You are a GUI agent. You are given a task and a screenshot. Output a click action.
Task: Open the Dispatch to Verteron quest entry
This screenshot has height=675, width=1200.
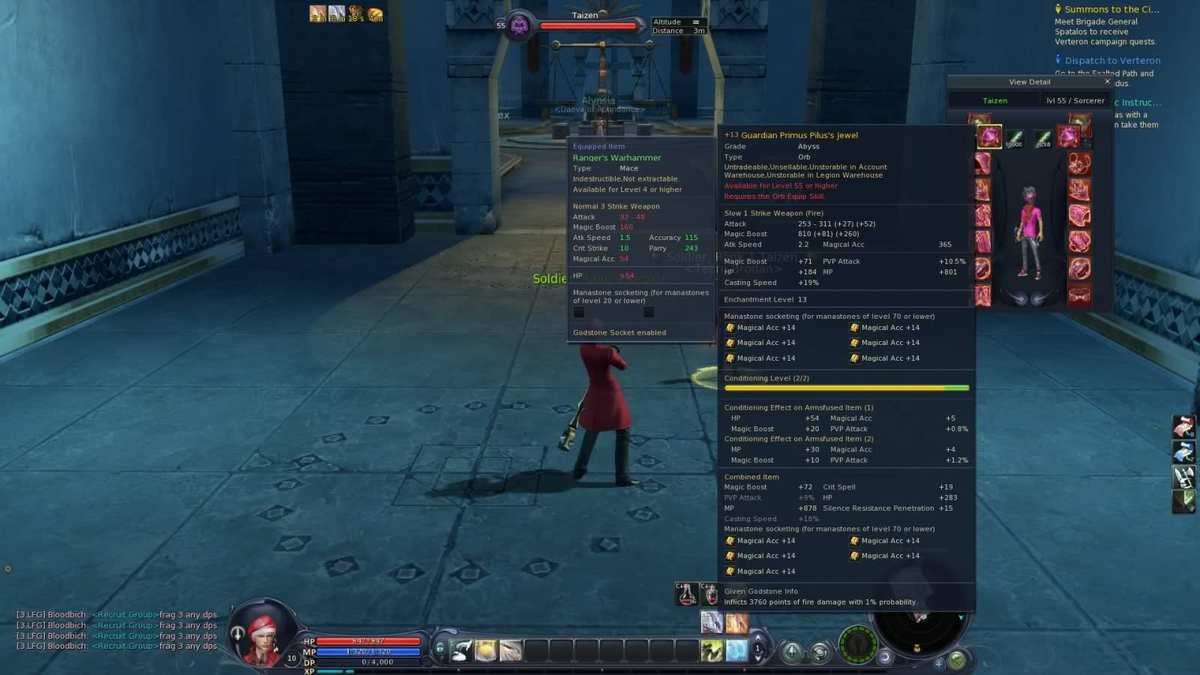point(1112,60)
